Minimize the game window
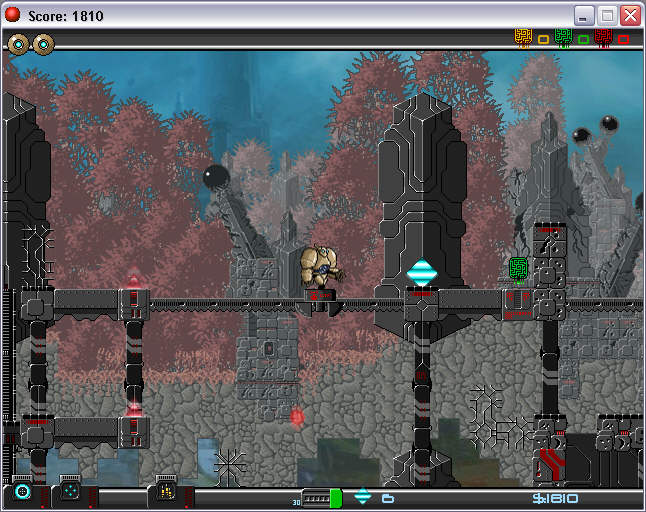The height and width of the screenshot is (512, 646). (584, 16)
